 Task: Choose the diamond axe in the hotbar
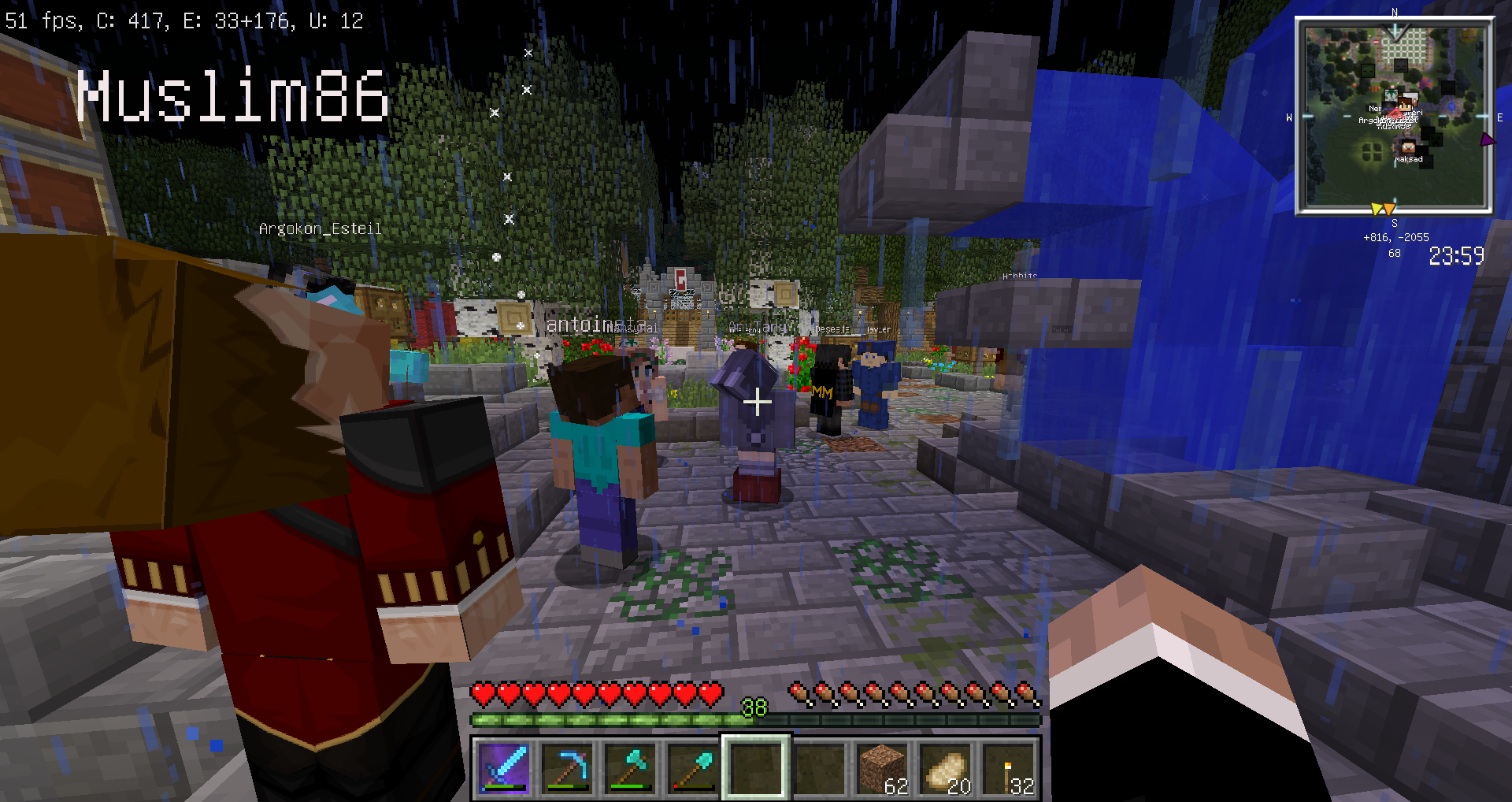(630, 767)
